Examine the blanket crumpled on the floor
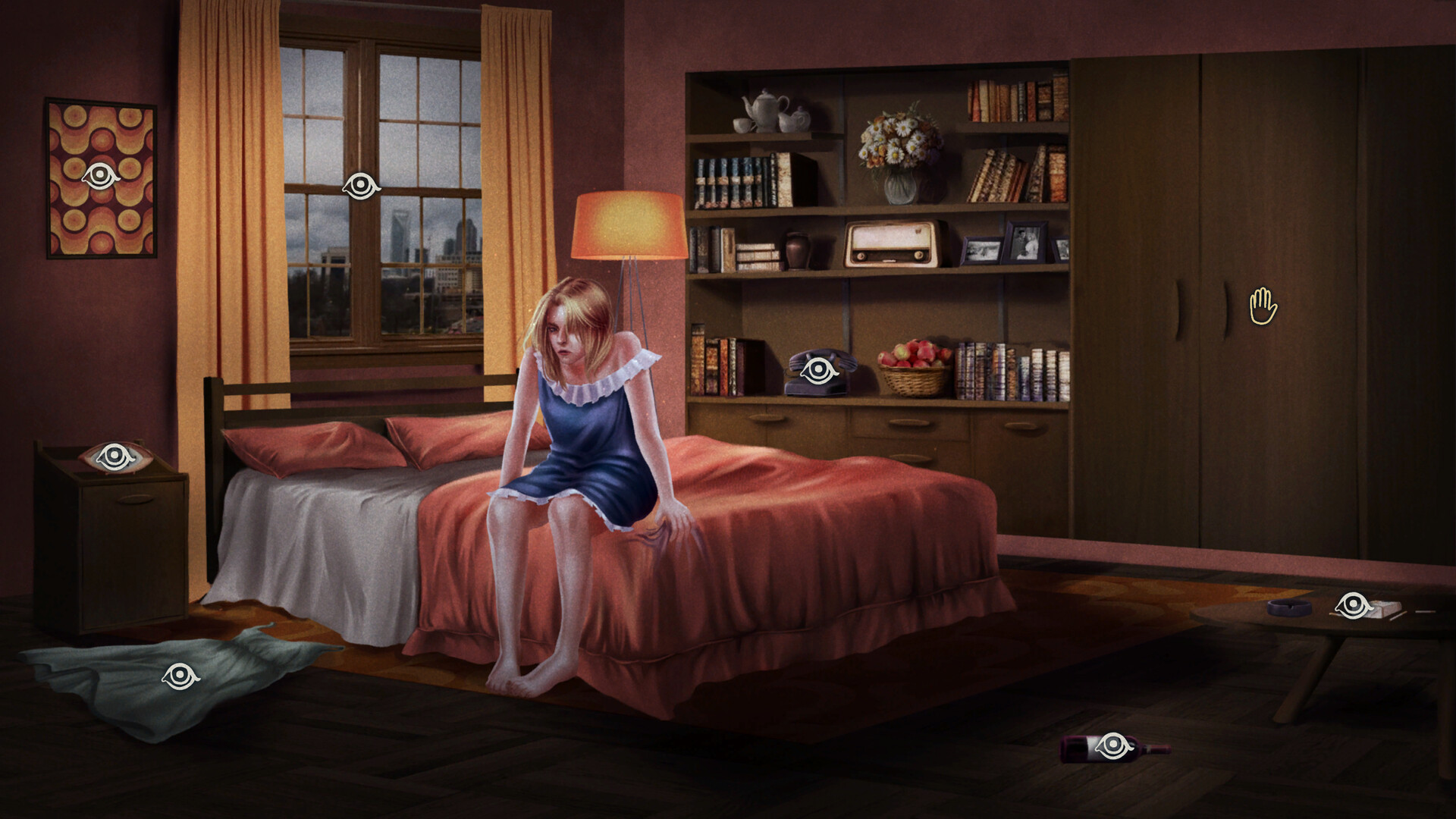 (178, 673)
